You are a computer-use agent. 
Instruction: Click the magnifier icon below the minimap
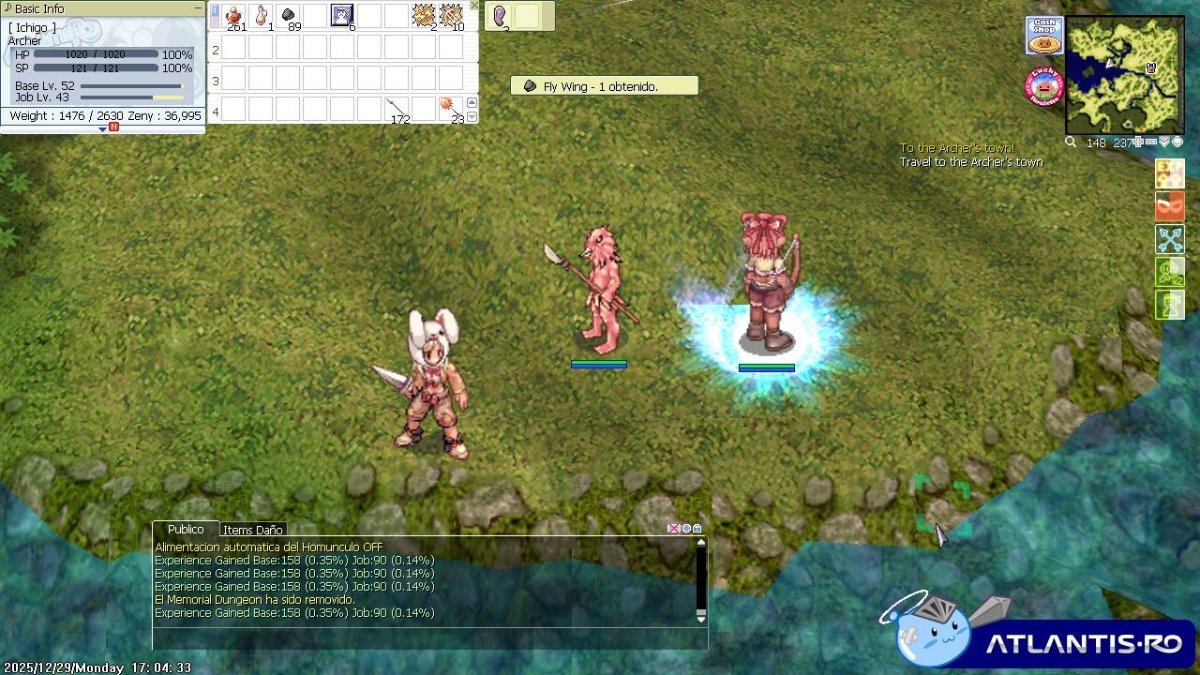1071,142
